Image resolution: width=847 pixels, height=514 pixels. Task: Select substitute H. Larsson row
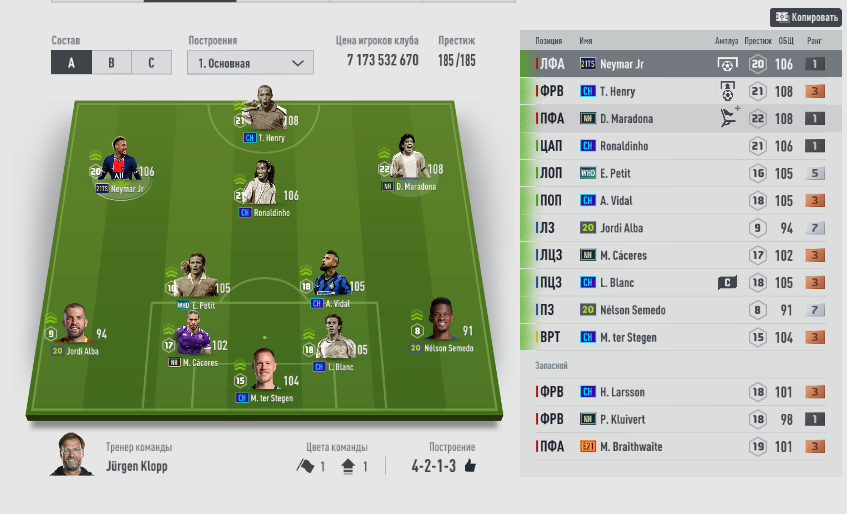point(680,392)
